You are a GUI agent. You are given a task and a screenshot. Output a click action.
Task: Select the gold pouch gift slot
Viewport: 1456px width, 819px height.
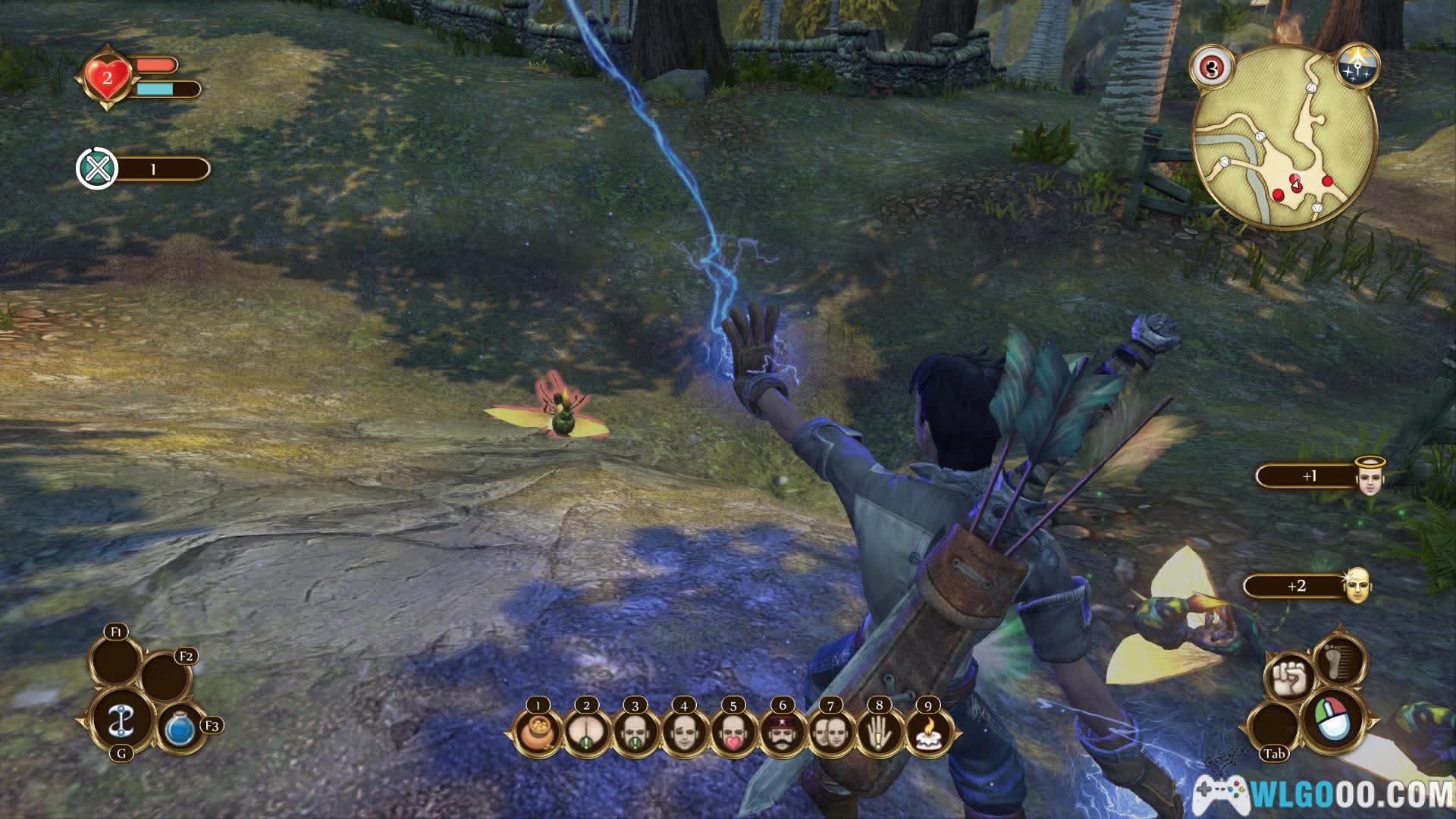(x=538, y=733)
